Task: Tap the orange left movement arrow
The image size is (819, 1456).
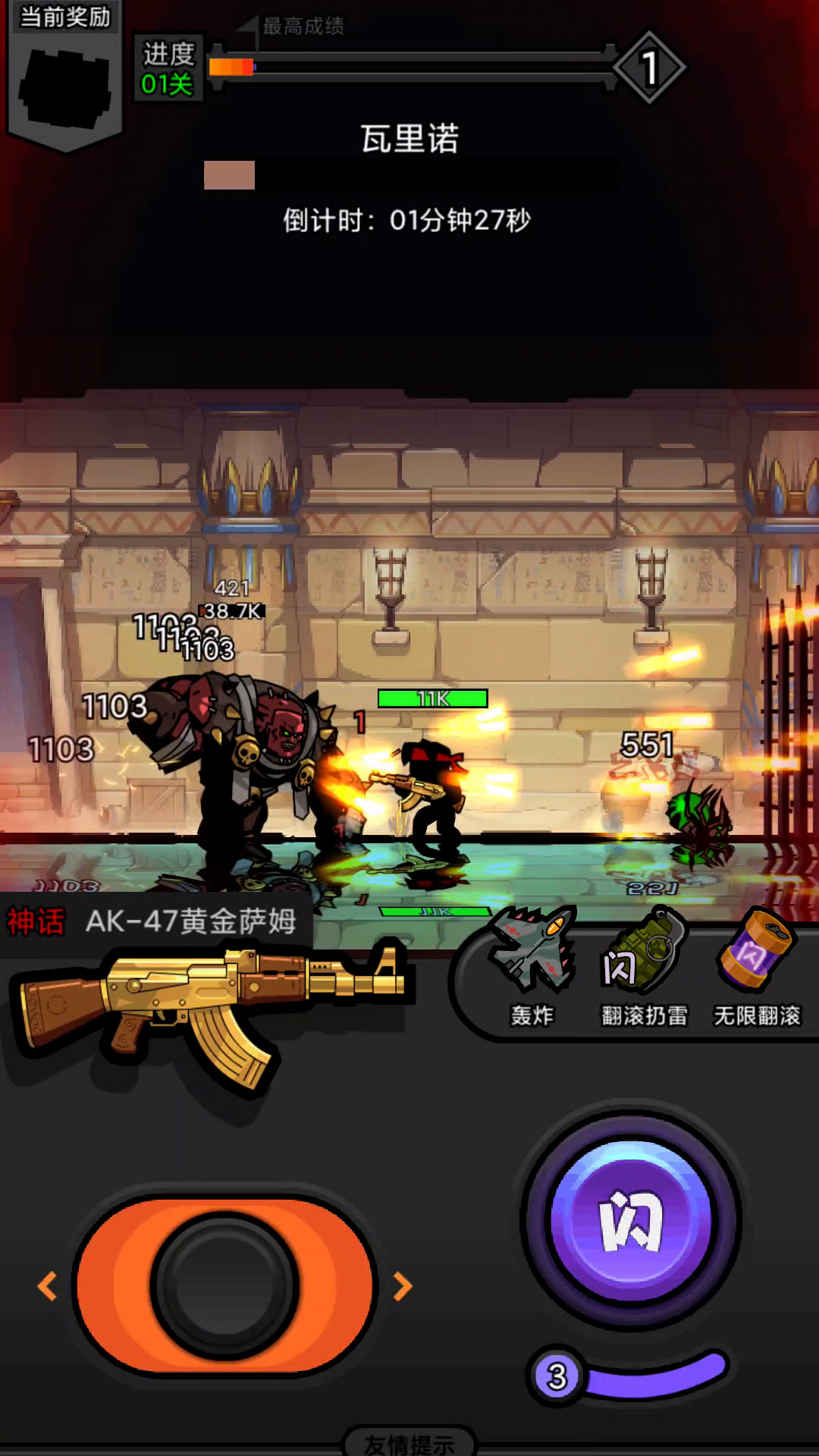Action: click(47, 1286)
